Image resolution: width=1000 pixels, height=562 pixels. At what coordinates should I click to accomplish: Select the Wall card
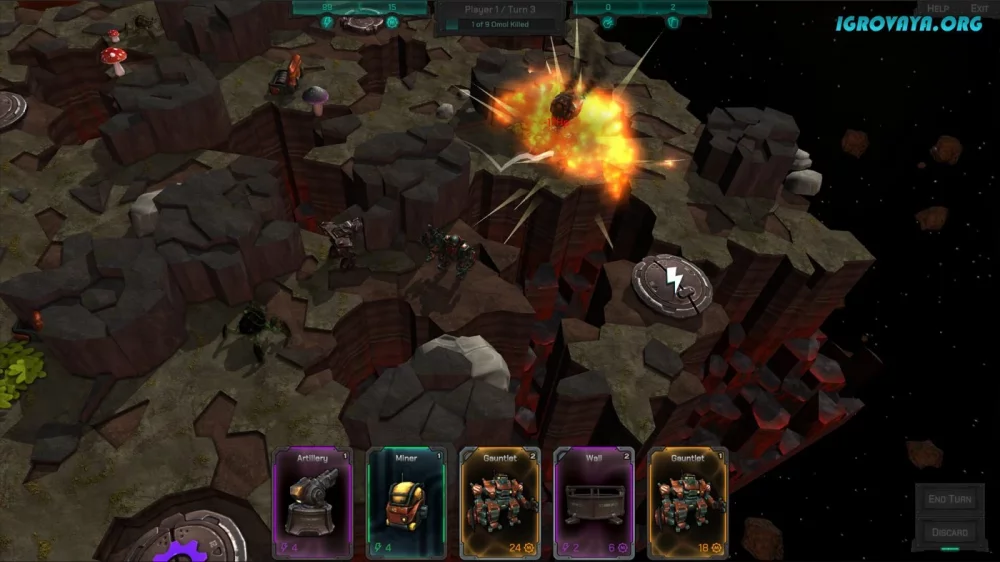pos(594,502)
